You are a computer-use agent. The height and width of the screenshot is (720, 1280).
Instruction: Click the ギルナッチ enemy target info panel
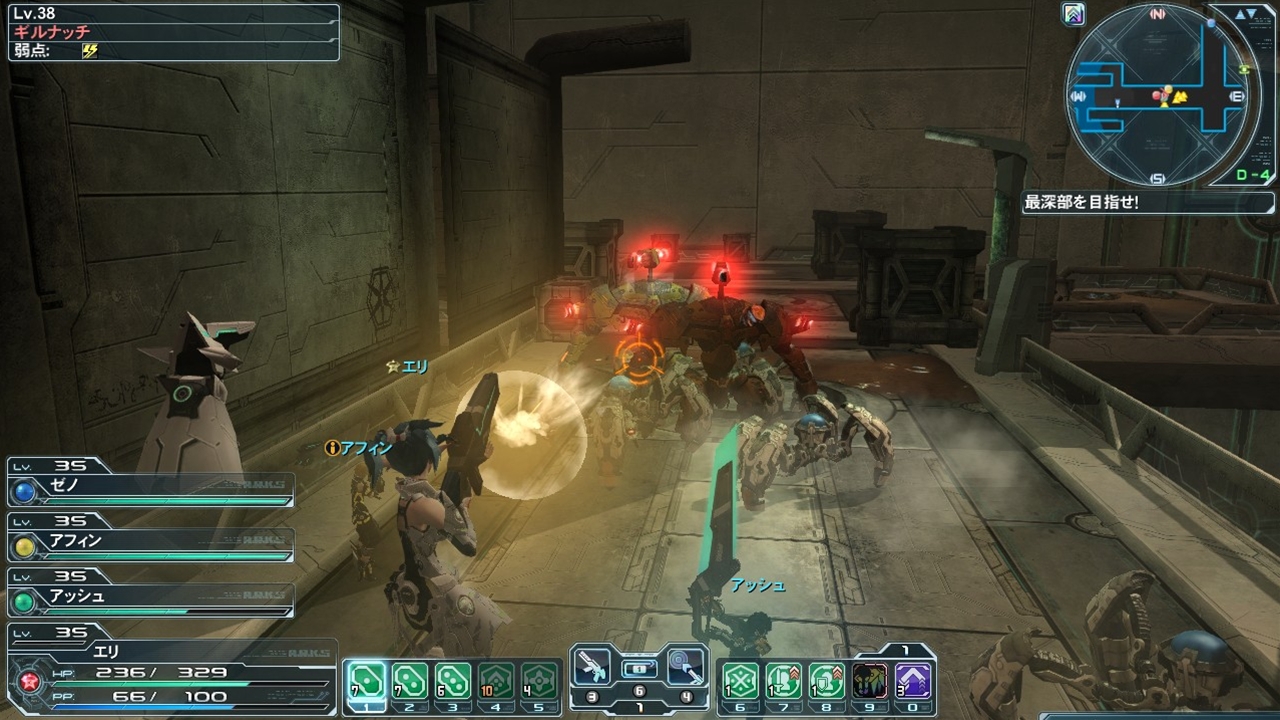[173, 32]
